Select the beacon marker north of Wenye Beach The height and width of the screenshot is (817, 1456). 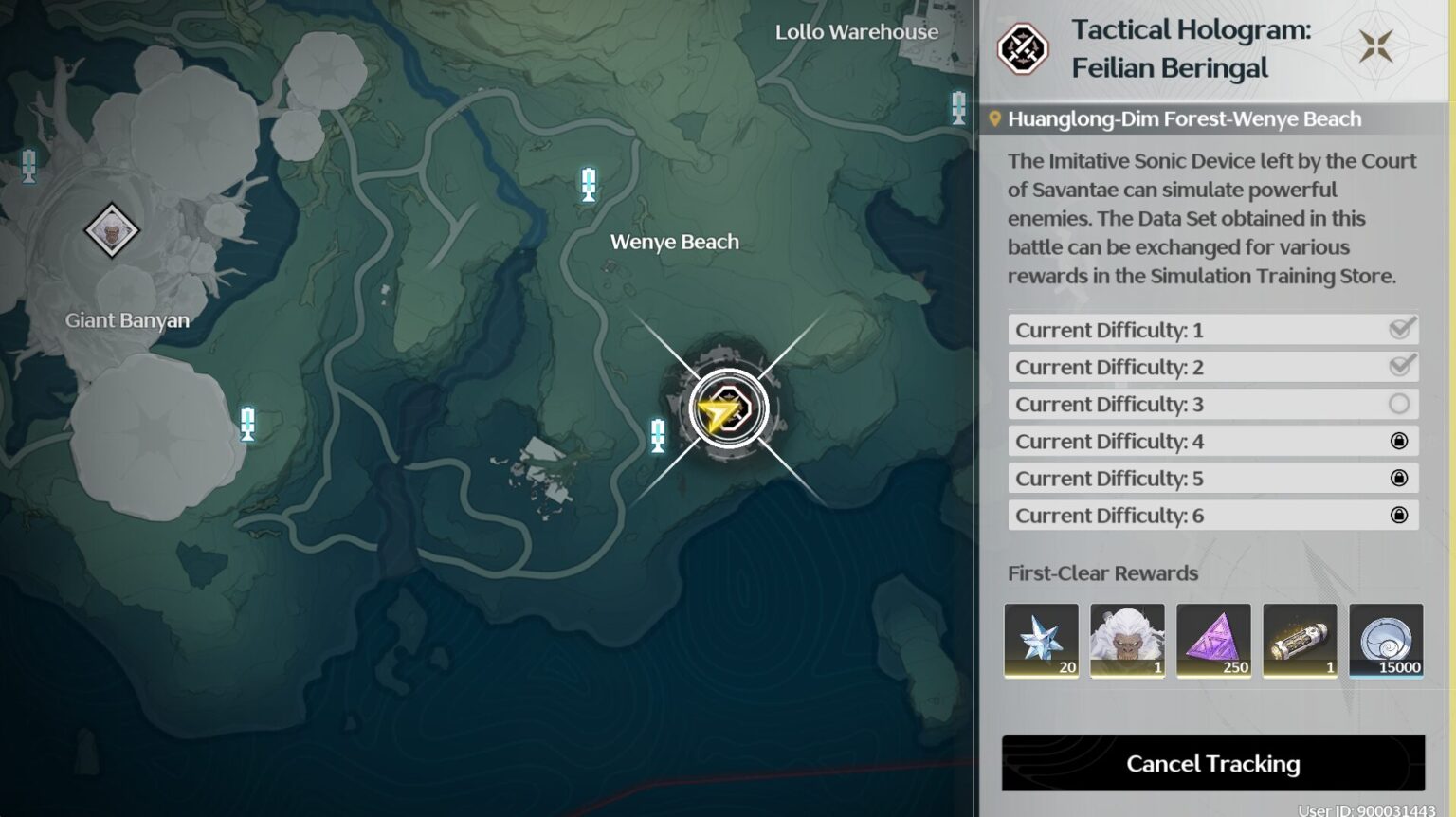pos(589,184)
